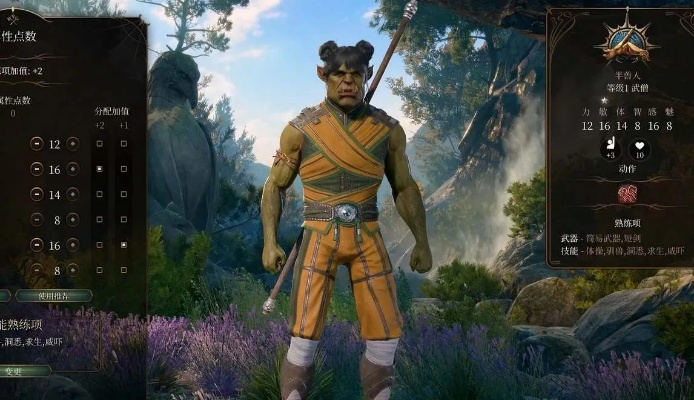Tick the +2 bonus box in the 12 row
The height and width of the screenshot is (400, 694).
pos(99,144)
